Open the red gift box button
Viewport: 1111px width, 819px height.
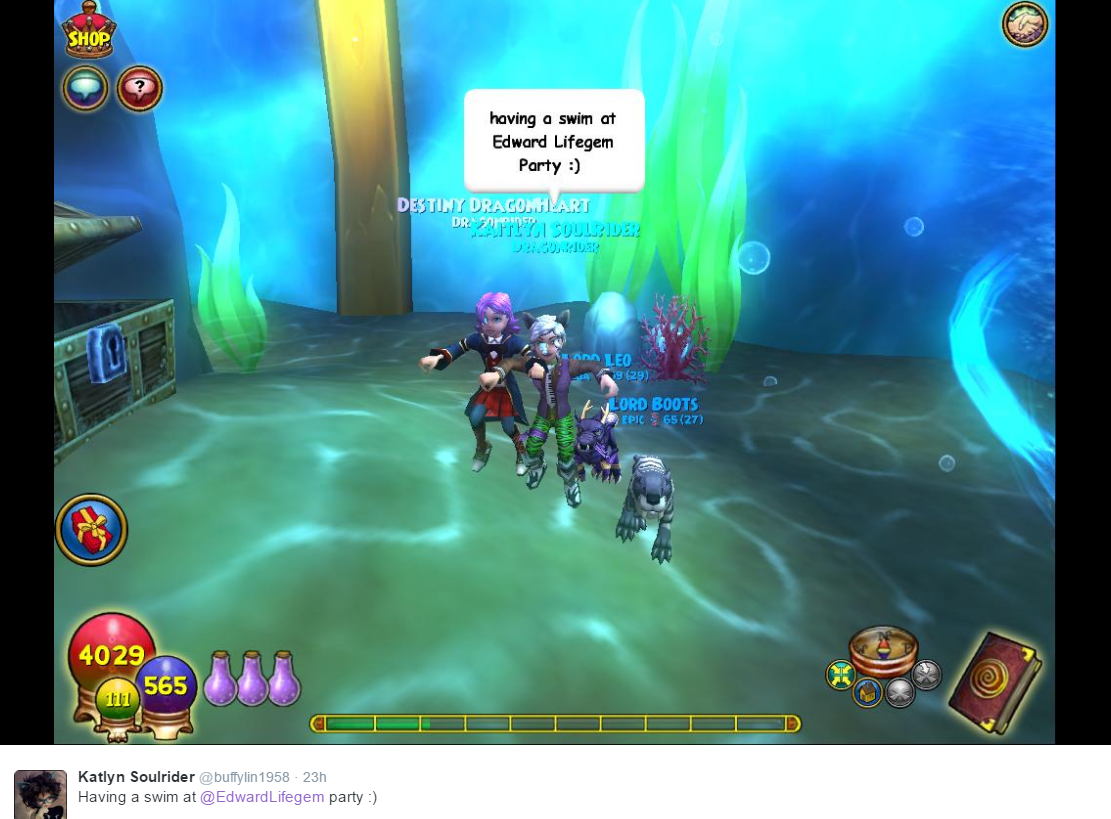coord(91,529)
